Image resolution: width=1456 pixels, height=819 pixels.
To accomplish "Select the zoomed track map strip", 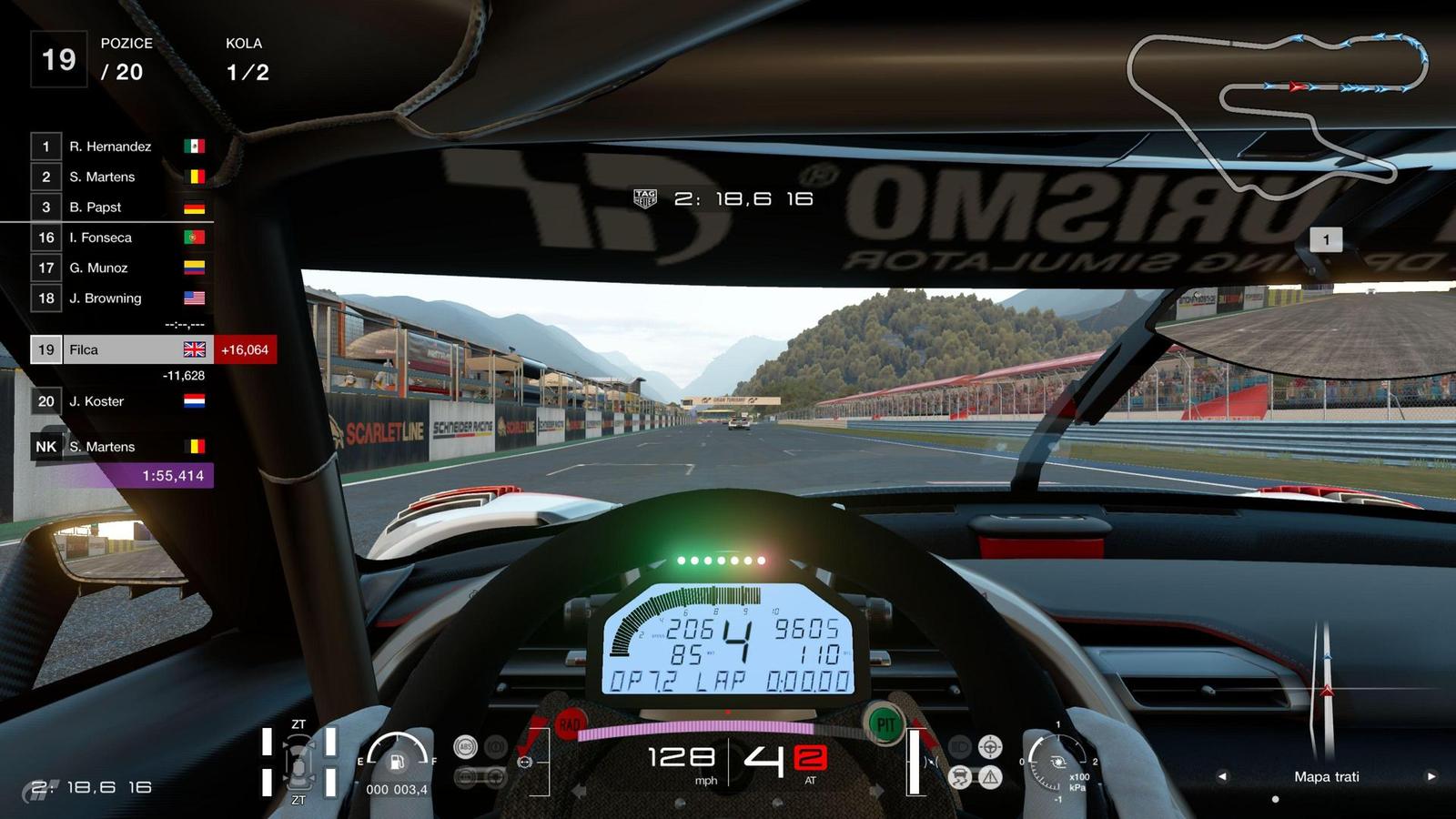I will [x=1325, y=692].
